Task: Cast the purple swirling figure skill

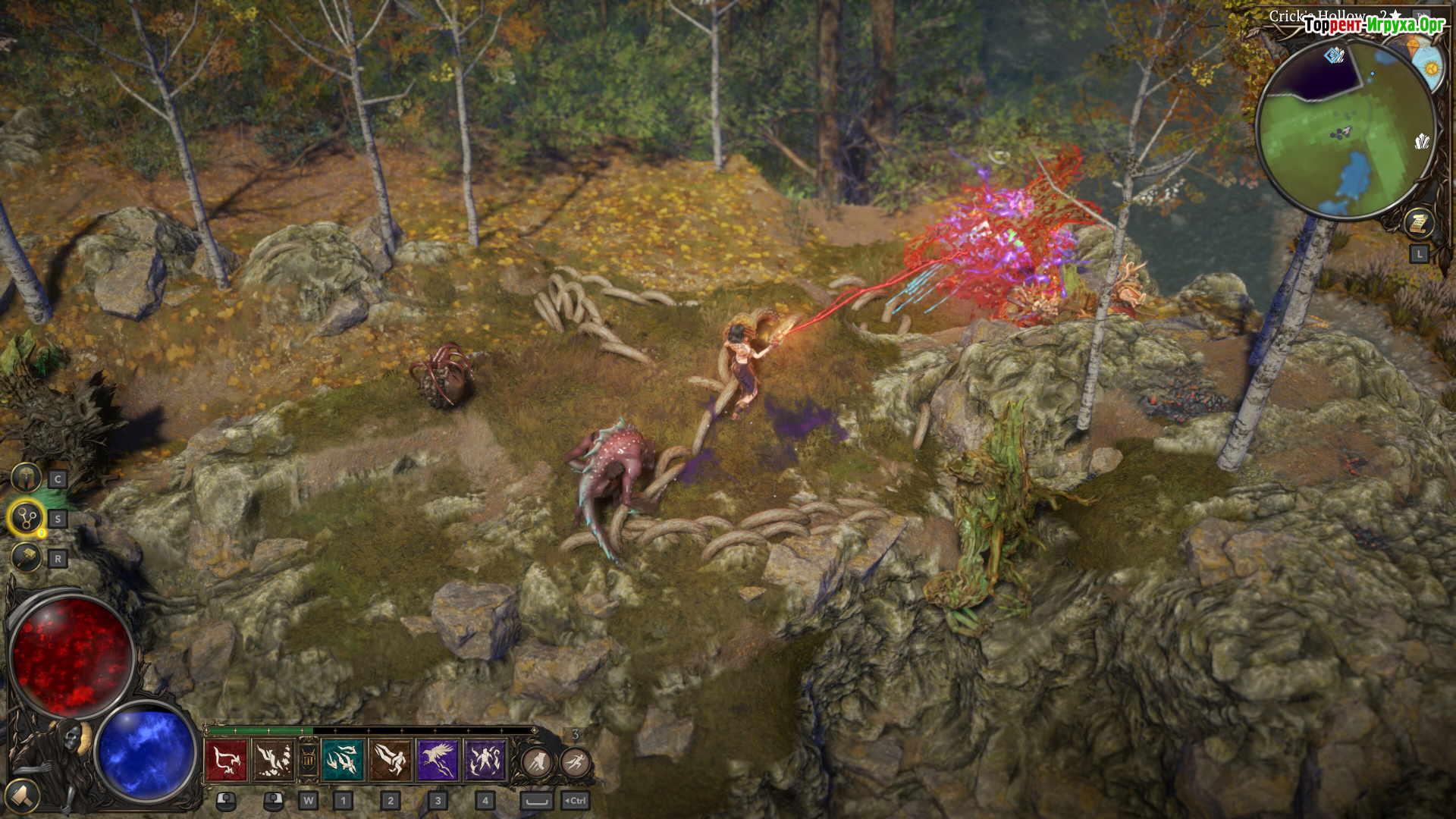Action: pyautogui.click(x=485, y=760)
